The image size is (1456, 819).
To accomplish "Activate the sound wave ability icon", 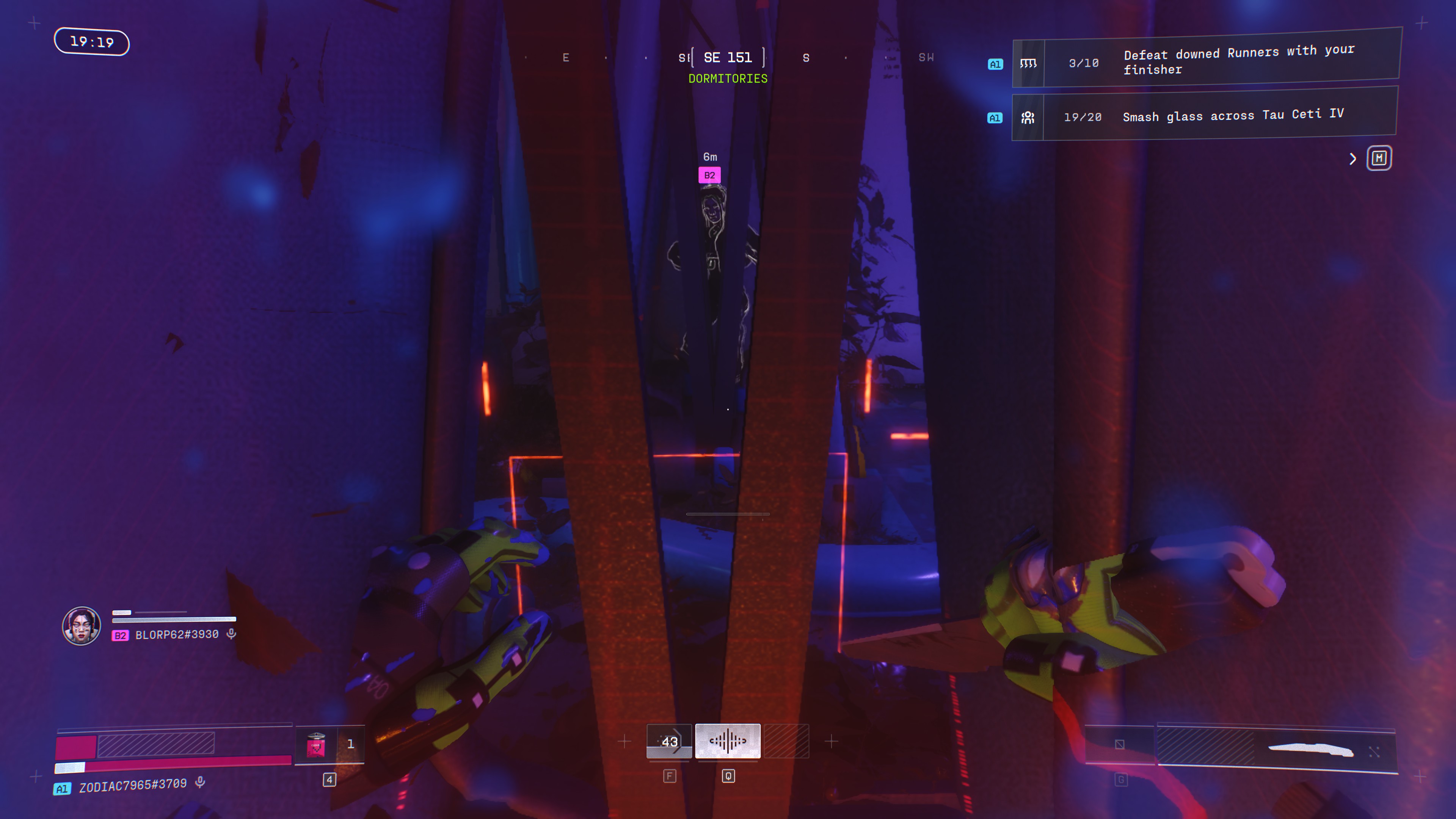I will pos(728,741).
